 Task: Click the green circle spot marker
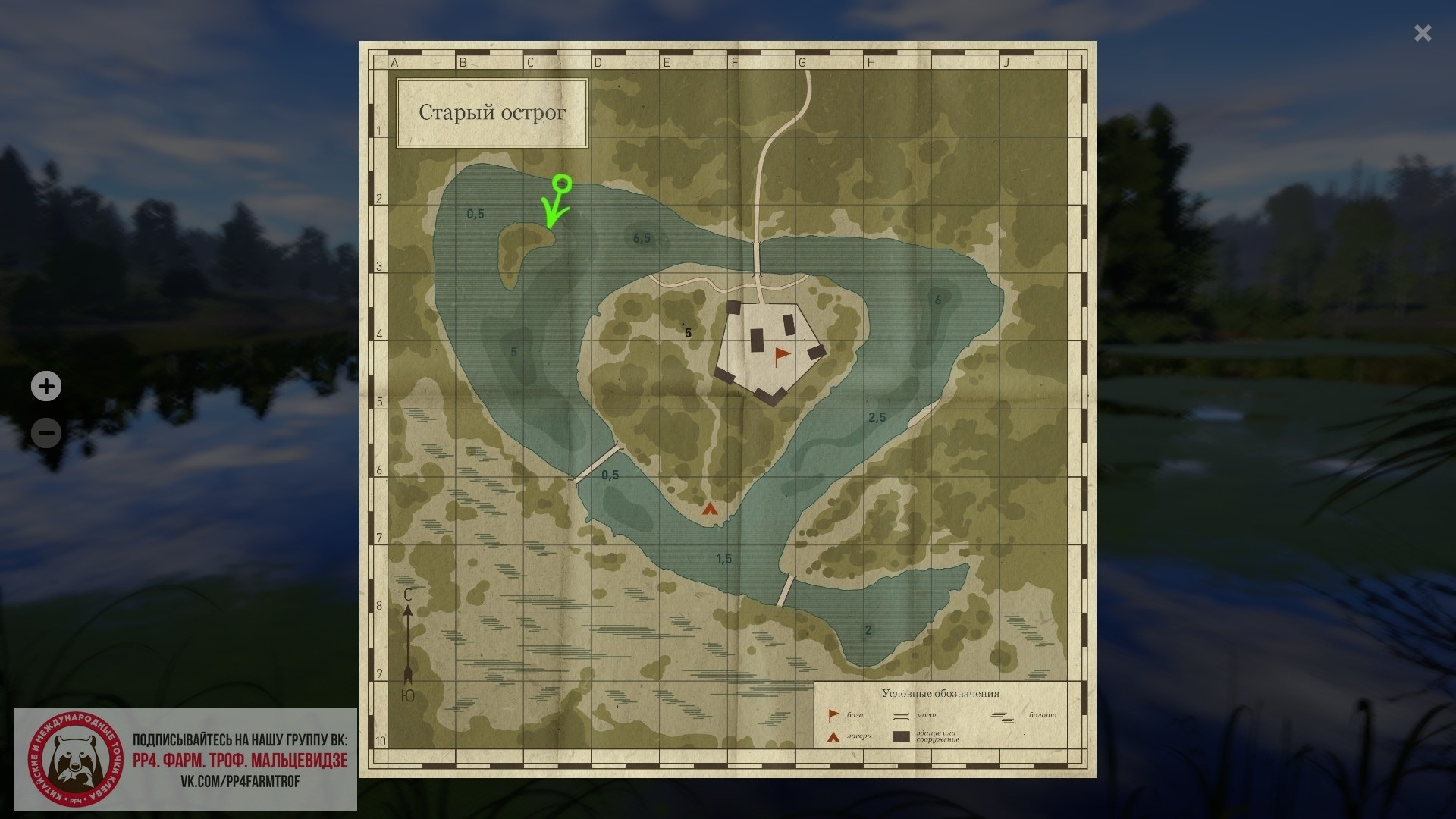click(562, 184)
